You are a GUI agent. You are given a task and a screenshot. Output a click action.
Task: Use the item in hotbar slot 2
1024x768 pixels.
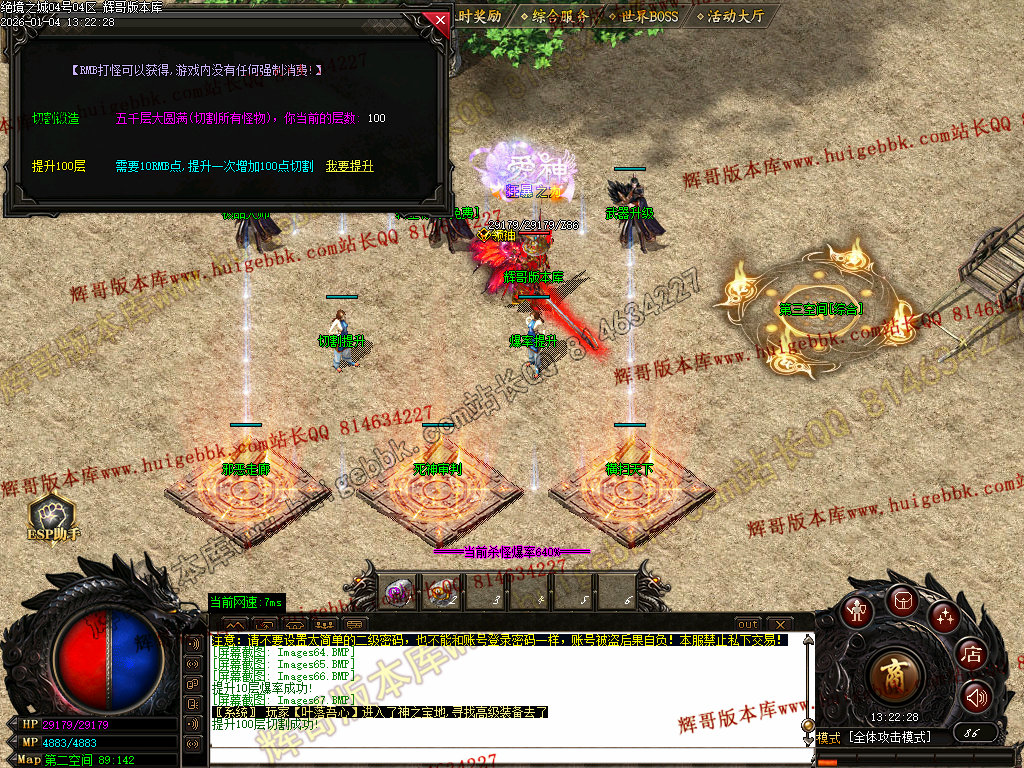coord(441,592)
